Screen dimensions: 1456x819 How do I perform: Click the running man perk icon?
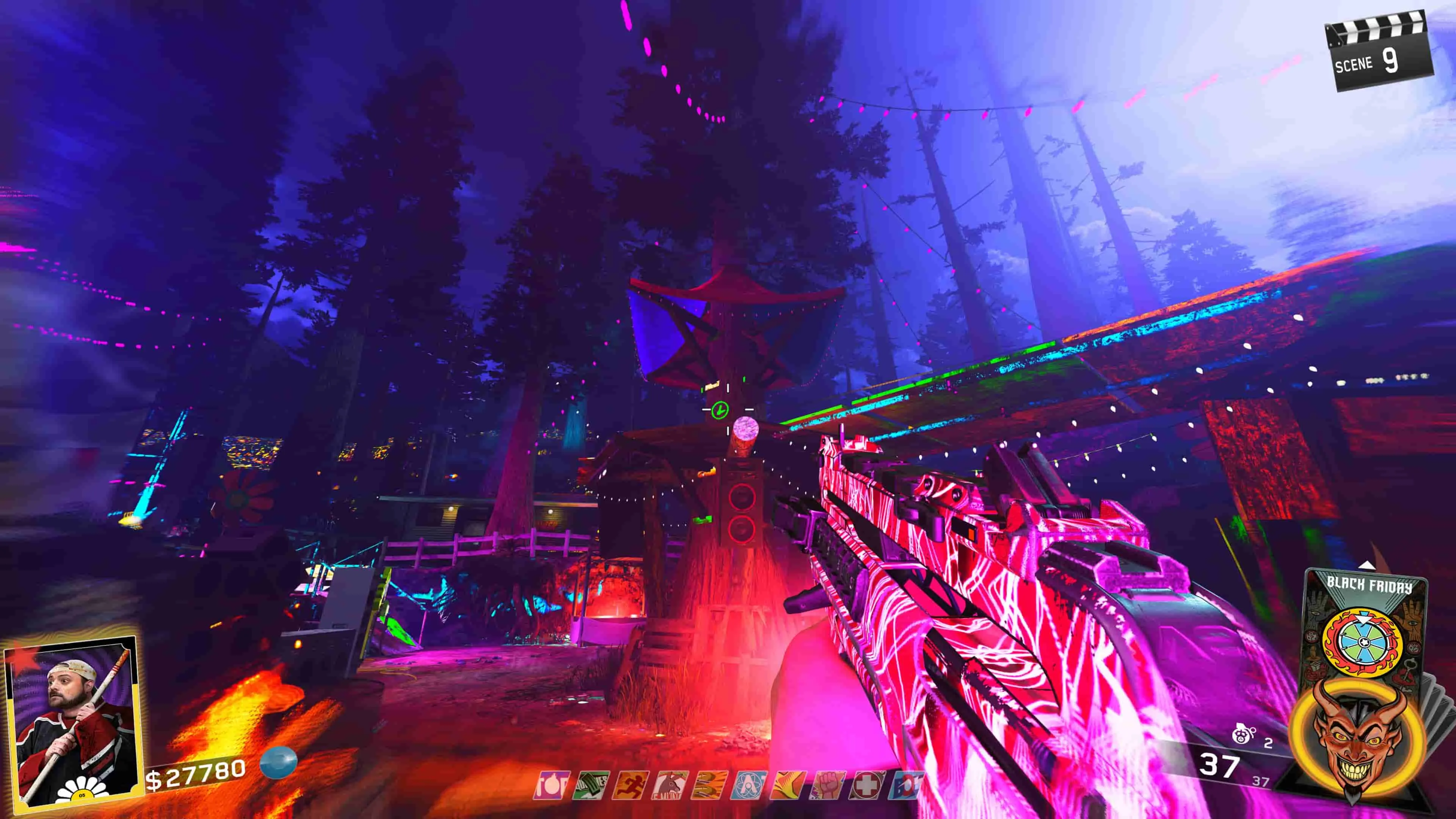point(632,786)
